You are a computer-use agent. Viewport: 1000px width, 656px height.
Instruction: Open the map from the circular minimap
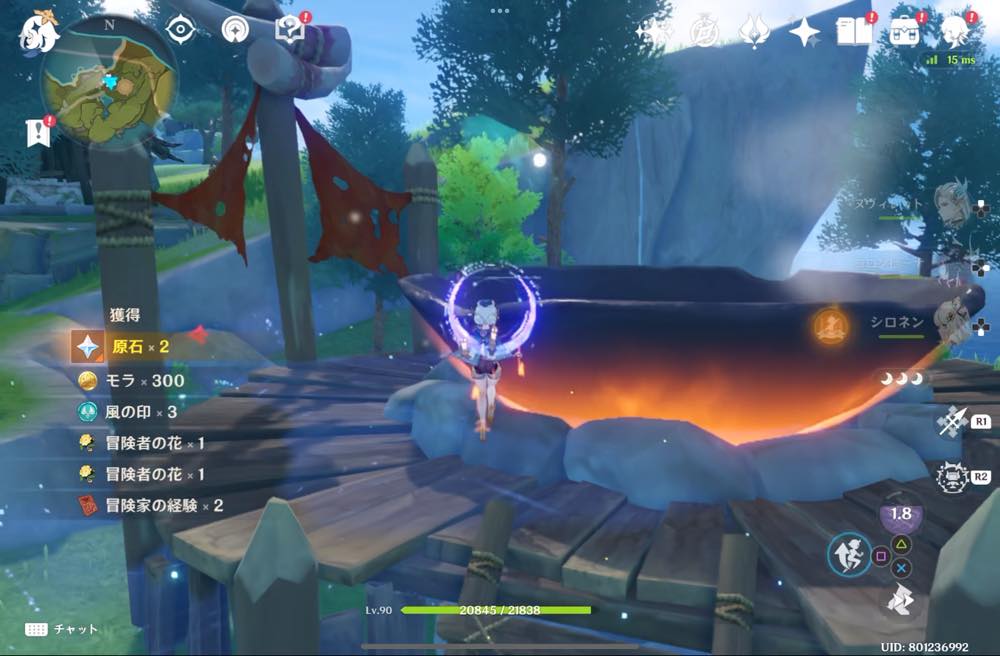[x=108, y=82]
